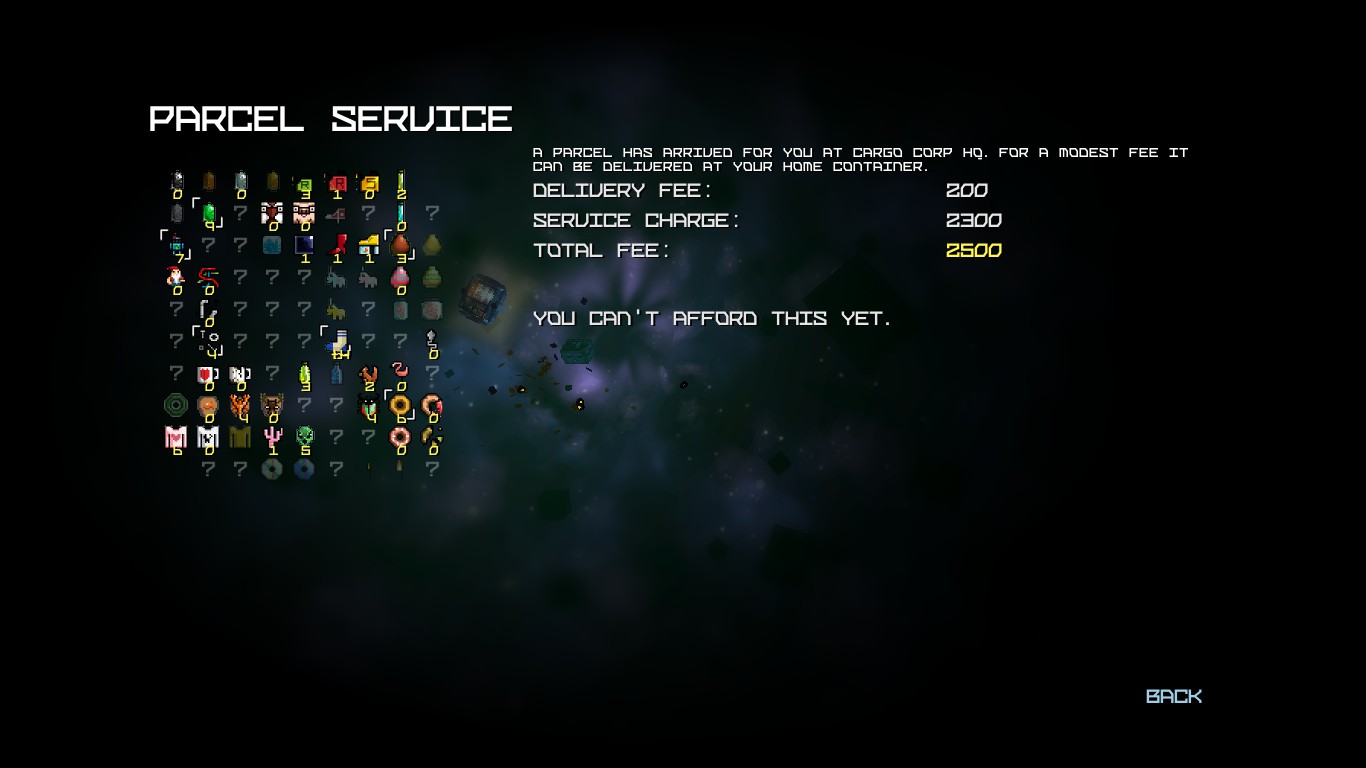The height and width of the screenshot is (768, 1366).
Task: Select the green gemstone item
Action: [x=209, y=212]
